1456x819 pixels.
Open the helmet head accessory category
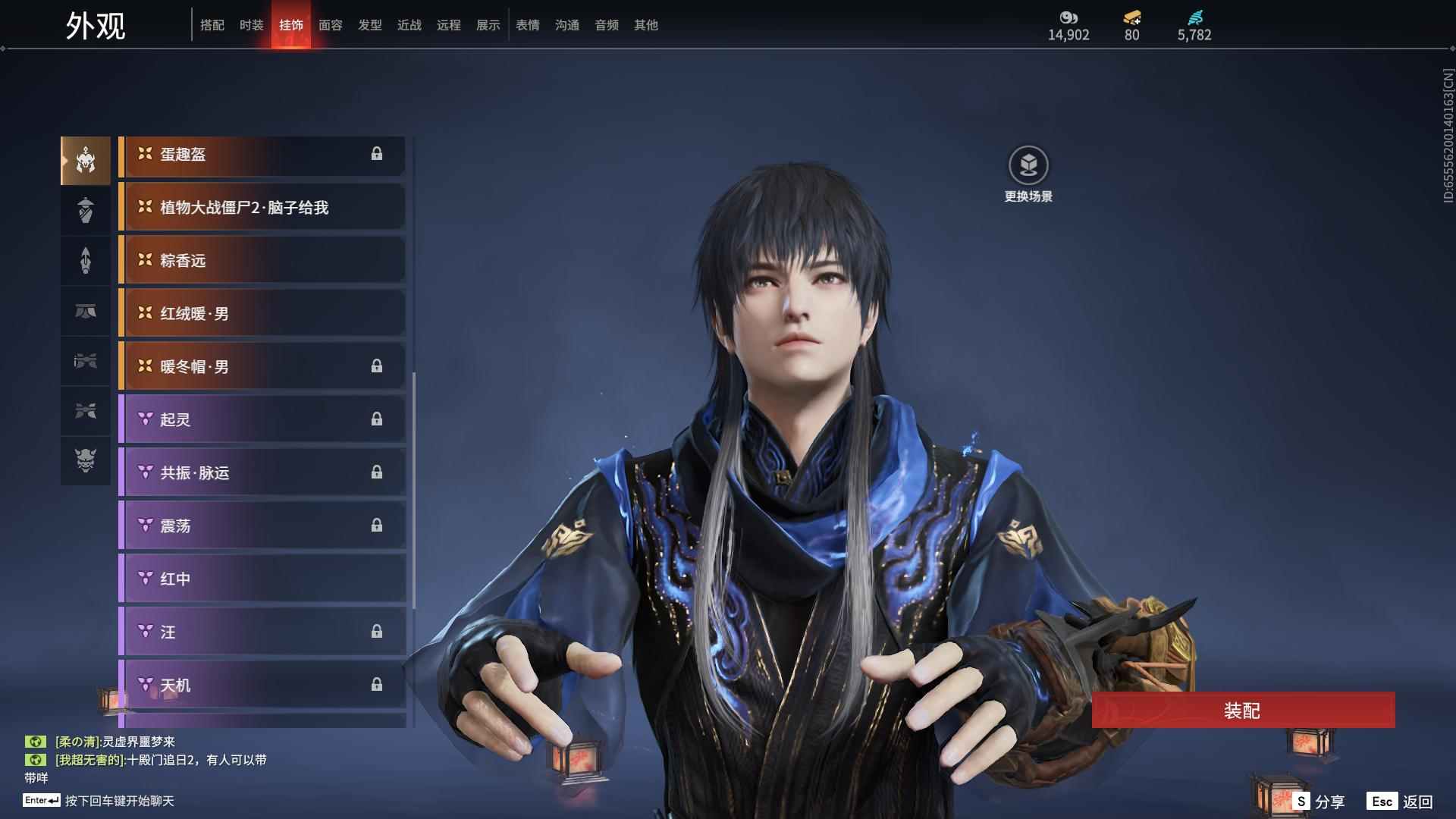(86, 161)
